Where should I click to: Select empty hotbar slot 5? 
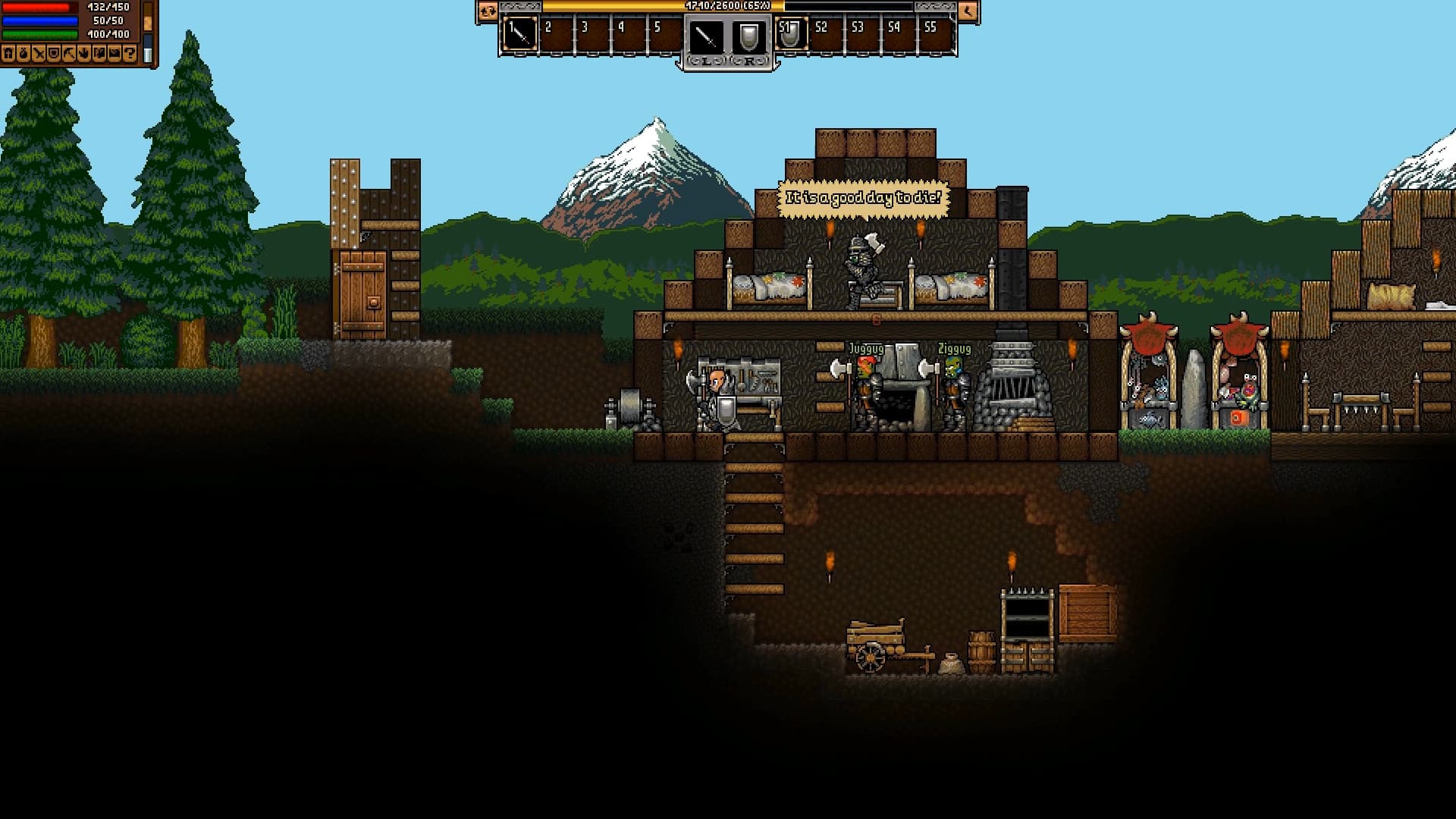tap(665, 35)
